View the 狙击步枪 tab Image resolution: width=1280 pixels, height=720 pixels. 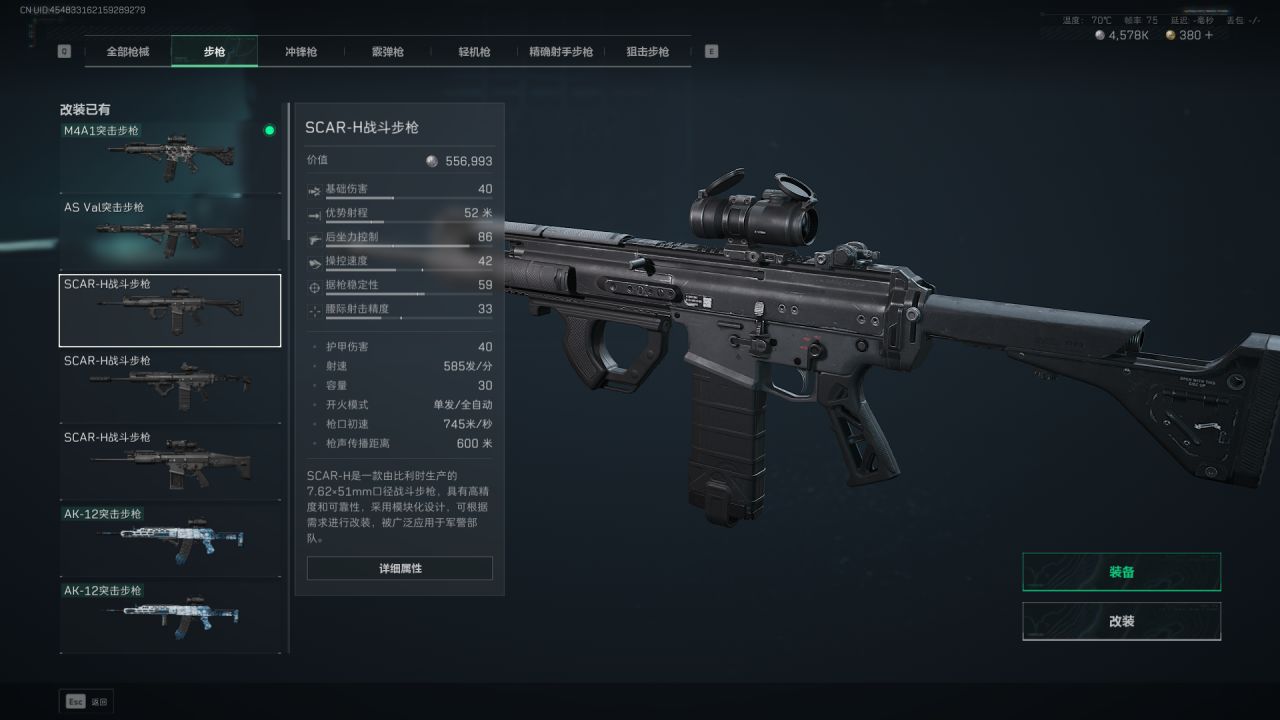coord(647,52)
